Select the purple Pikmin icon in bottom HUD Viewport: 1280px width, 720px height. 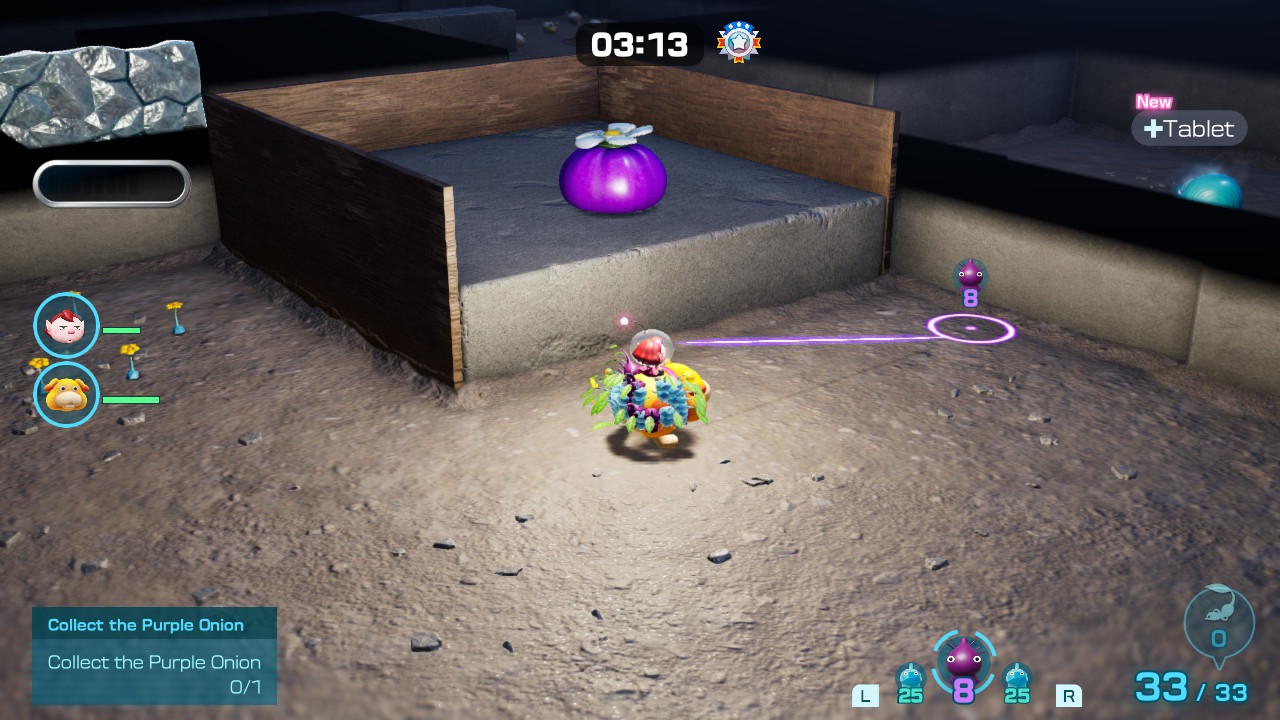point(965,665)
